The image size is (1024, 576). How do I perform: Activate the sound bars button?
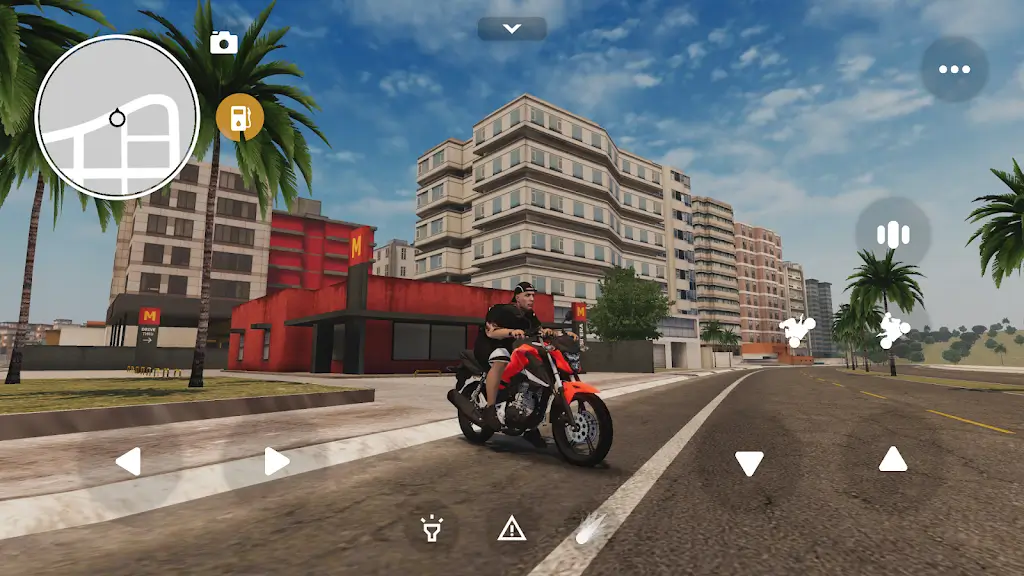point(892,234)
